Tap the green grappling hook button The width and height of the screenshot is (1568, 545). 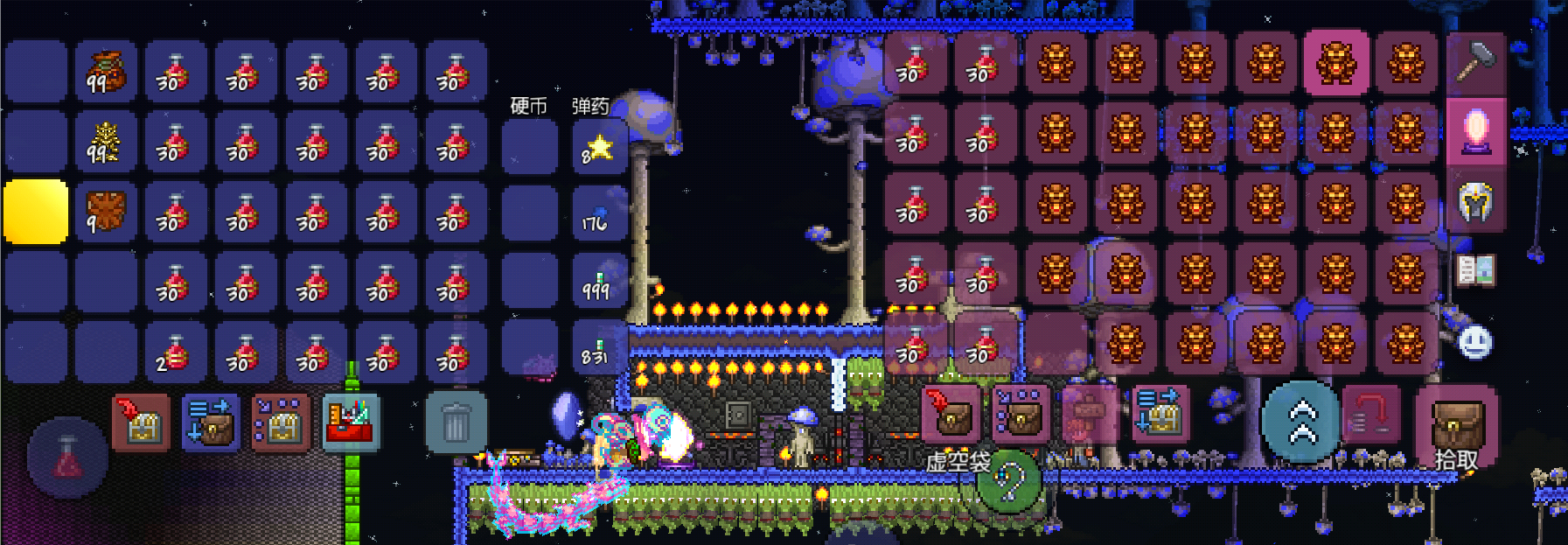tap(1009, 481)
